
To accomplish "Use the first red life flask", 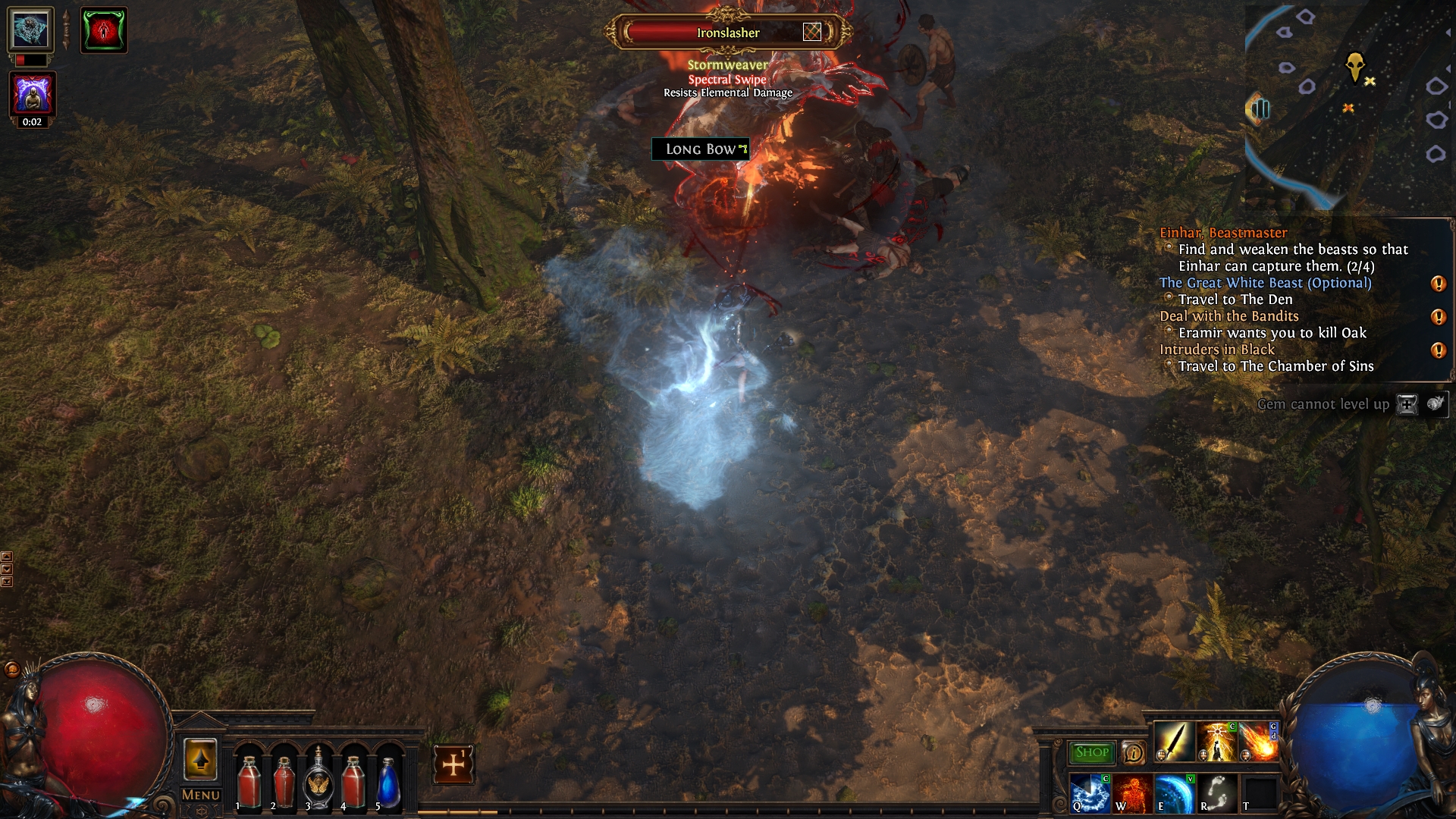I will coord(249,781).
